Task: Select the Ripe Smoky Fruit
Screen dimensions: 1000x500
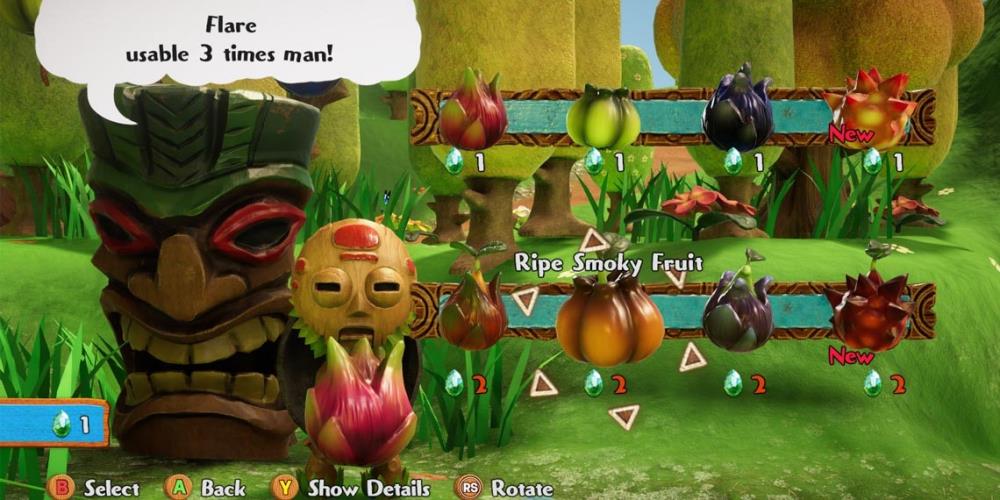Action: [x=609, y=320]
